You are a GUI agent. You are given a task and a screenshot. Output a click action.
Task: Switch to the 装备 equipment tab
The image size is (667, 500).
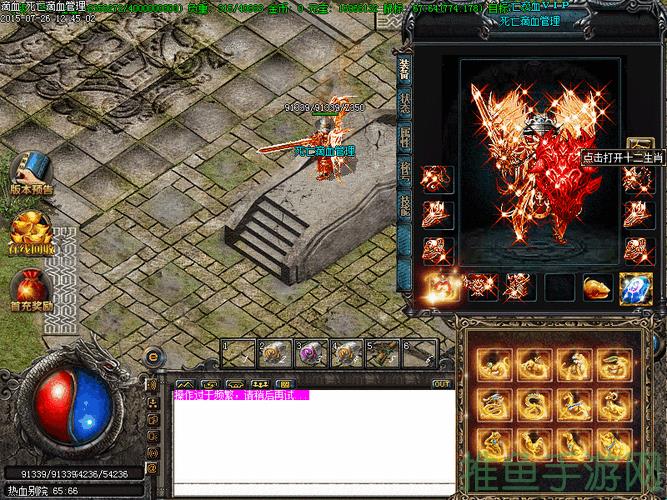406,66
